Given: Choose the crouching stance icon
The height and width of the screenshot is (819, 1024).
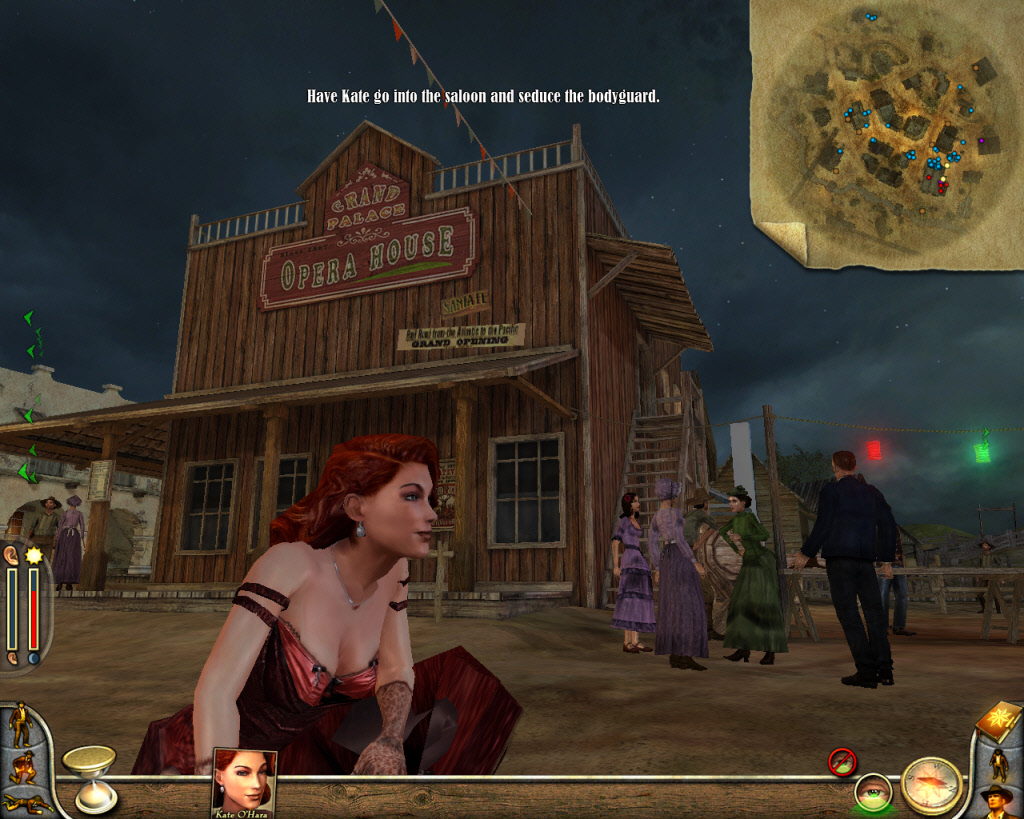Looking at the screenshot, I should click(x=23, y=766).
